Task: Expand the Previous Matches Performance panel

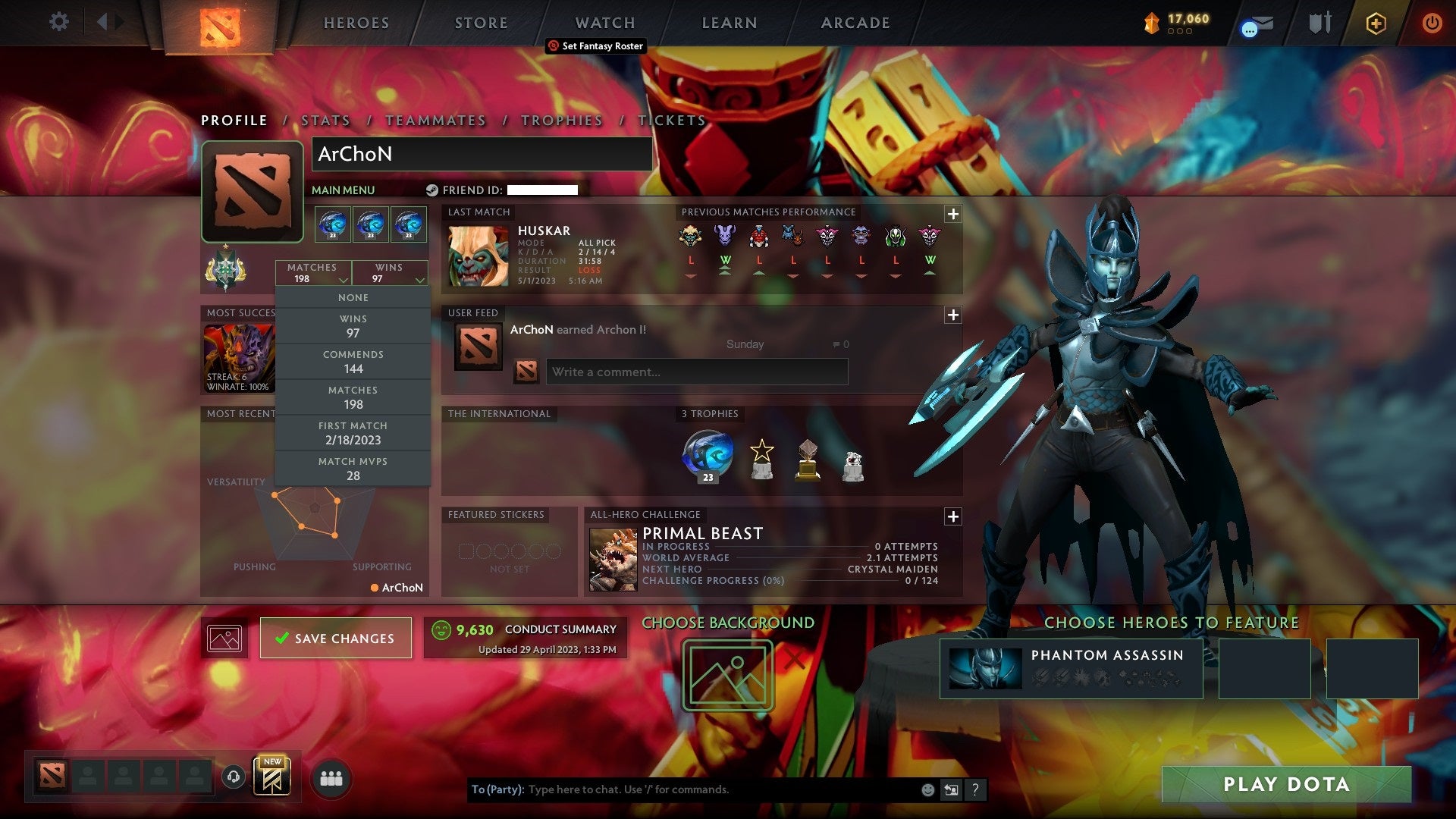Action: point(953,214)
